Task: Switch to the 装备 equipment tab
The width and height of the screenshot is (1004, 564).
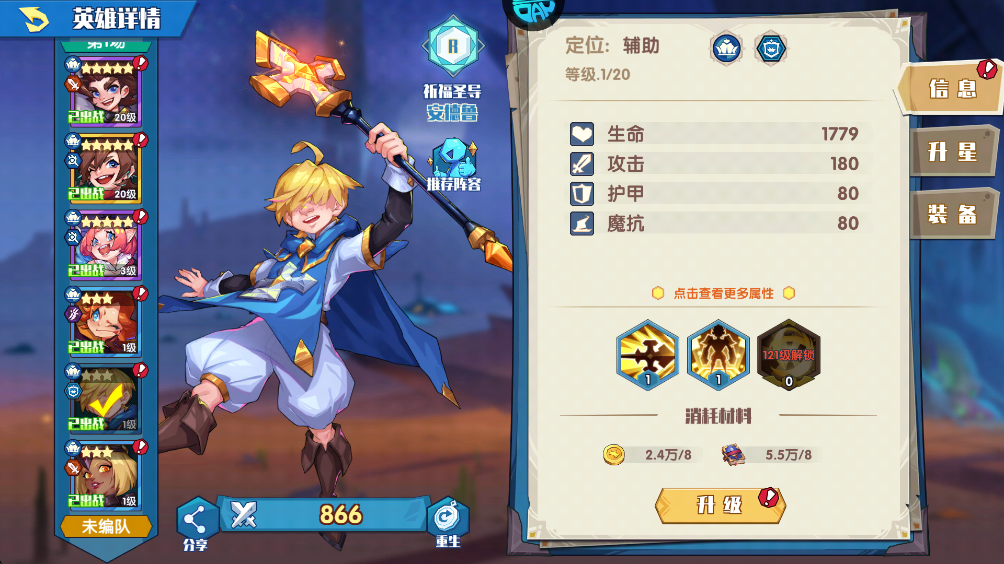Action: pyautogui.click(x=951, y=214)
